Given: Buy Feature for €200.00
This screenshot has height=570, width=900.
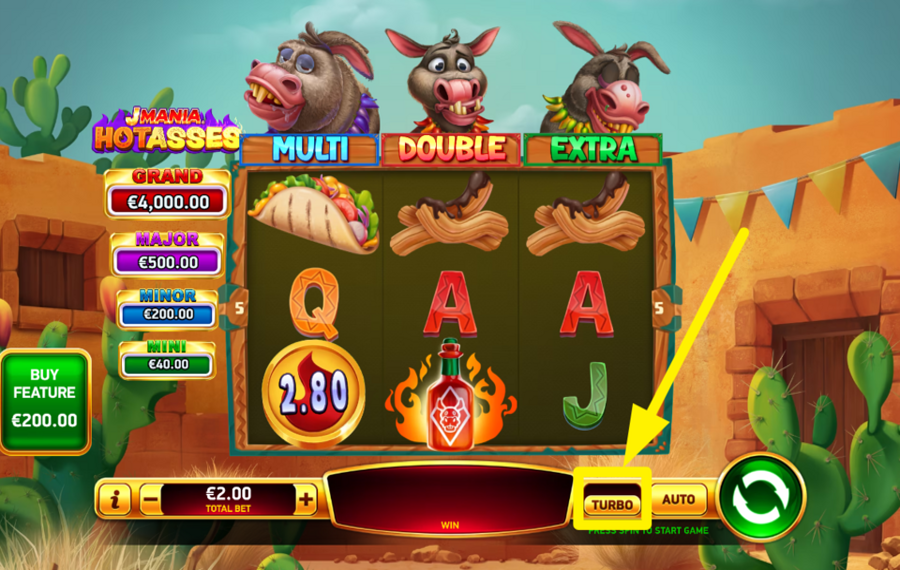Looking at the screenshot, I should 45,401.
